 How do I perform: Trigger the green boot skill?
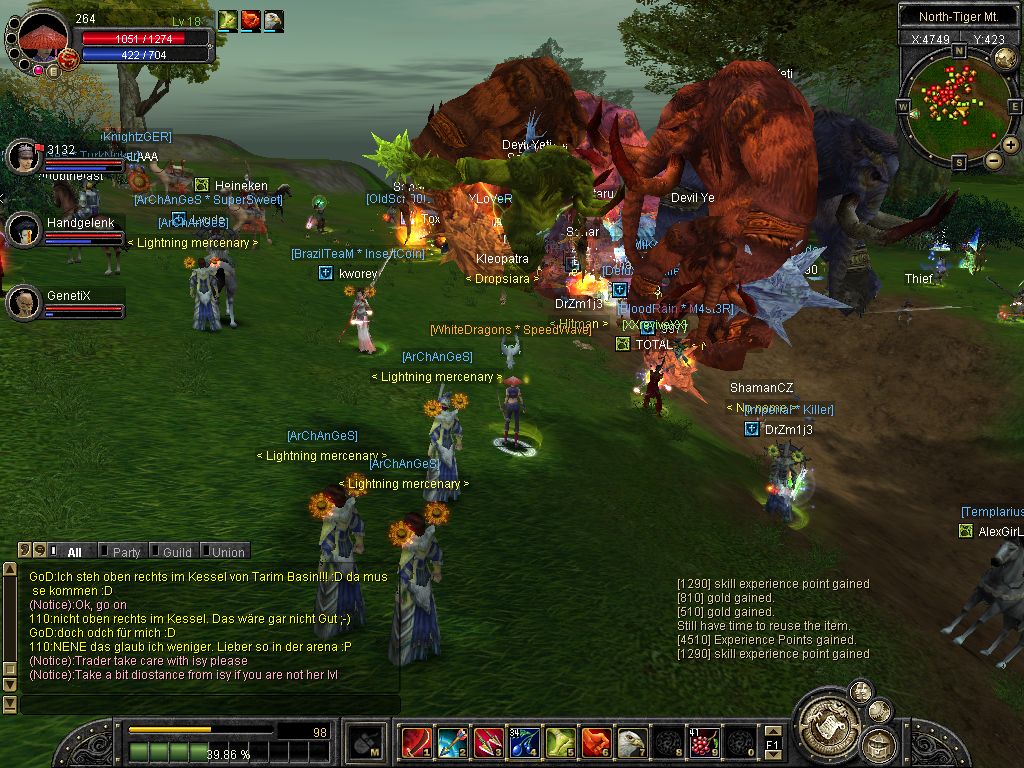pyautogui.click(x=560, y=743)
